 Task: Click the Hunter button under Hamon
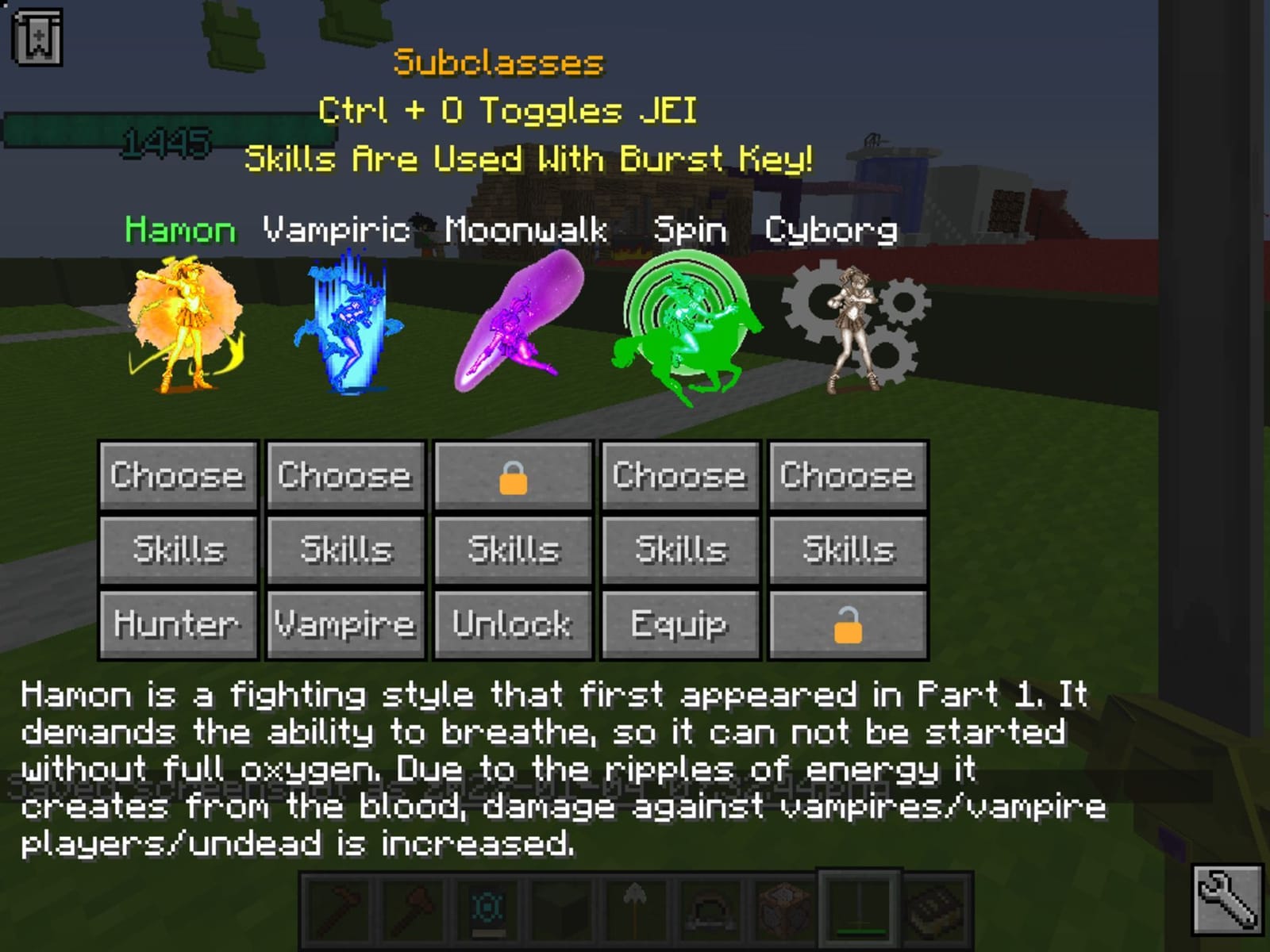[177, 624]
